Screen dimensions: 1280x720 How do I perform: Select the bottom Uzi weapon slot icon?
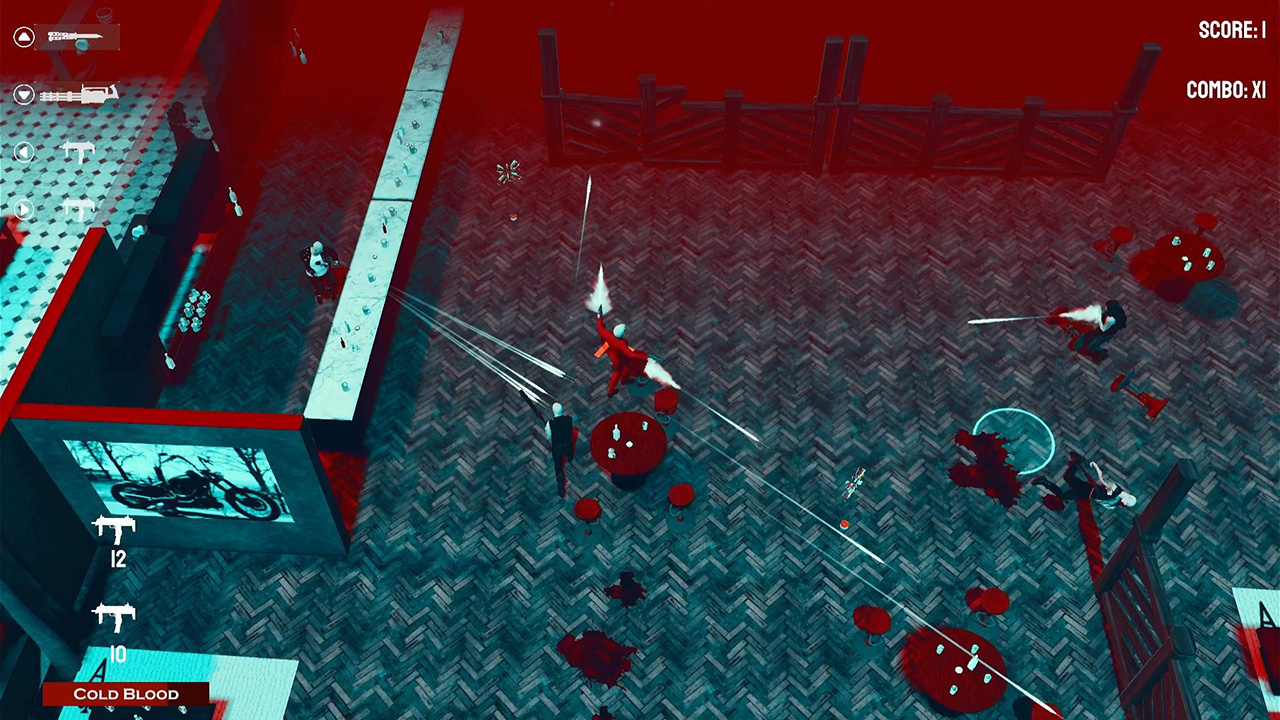pos(75,210)
